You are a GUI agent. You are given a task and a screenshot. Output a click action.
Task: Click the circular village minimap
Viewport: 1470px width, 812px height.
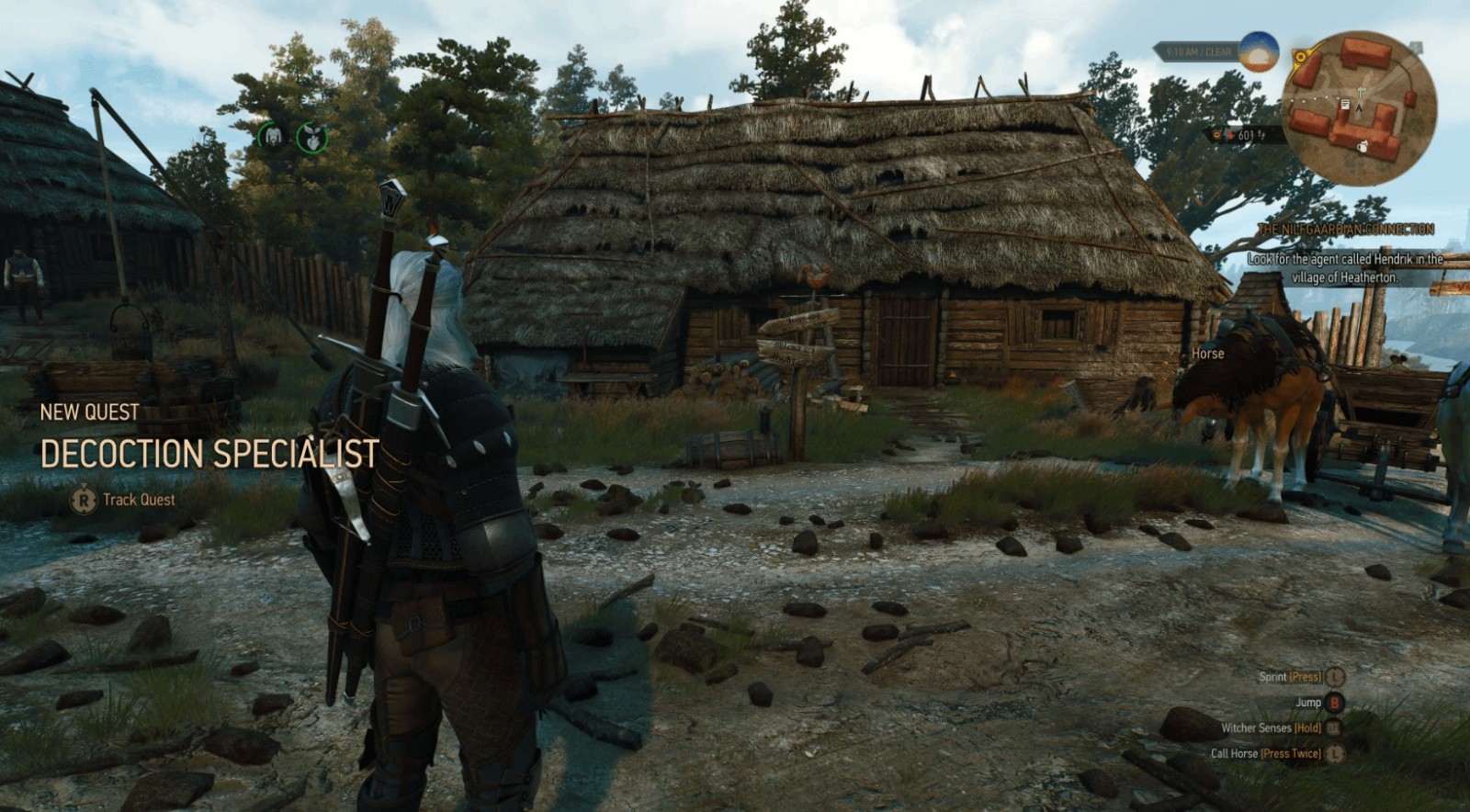1360,101
